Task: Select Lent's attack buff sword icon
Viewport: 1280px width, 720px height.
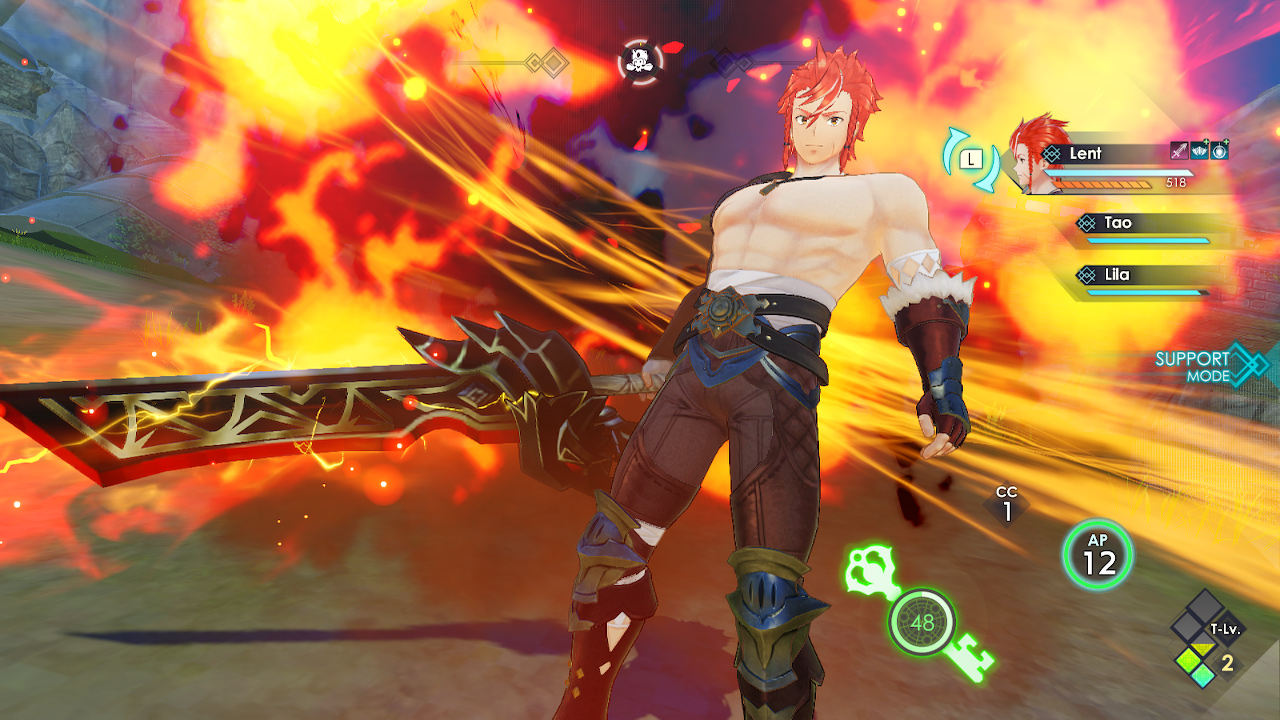Action: tap(1179, 151)
